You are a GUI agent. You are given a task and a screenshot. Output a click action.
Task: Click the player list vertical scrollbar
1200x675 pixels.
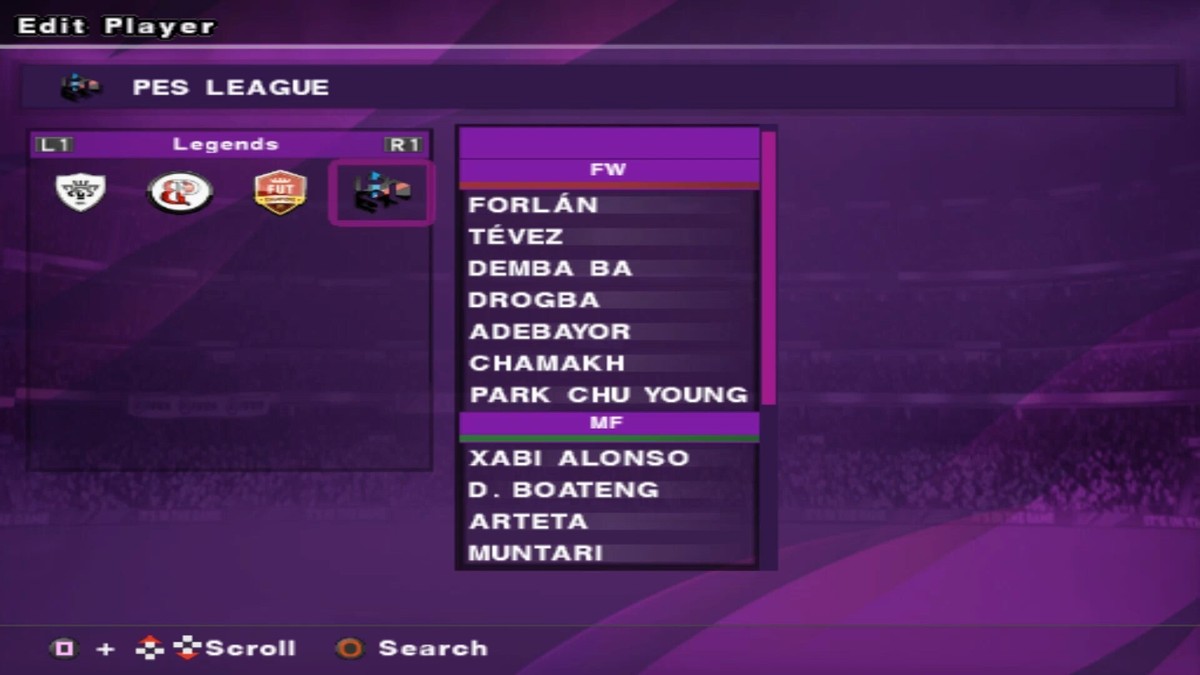pos(768,268)
